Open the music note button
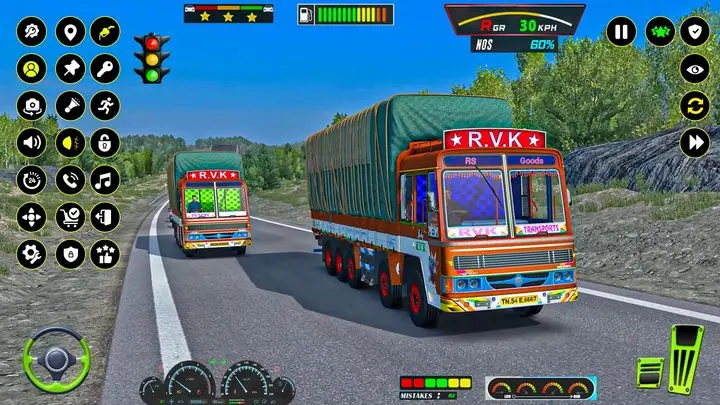 (105, 180)
